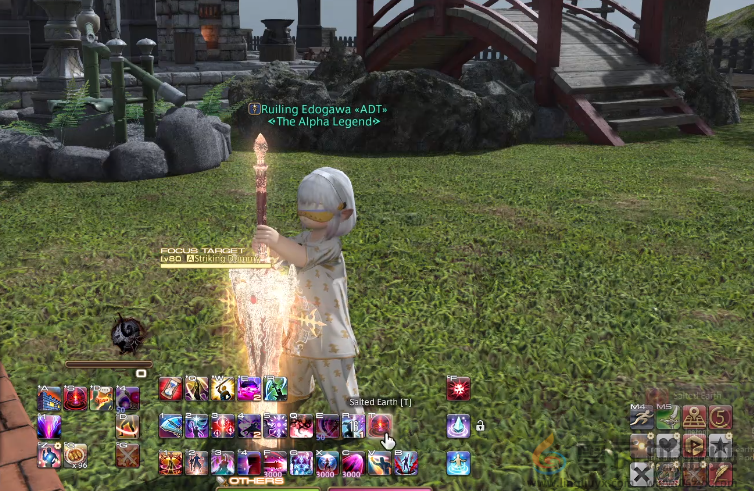Activate the red snowflake burst ability
The width and height of the screenshot is (754, 491).
coord(458,389)
